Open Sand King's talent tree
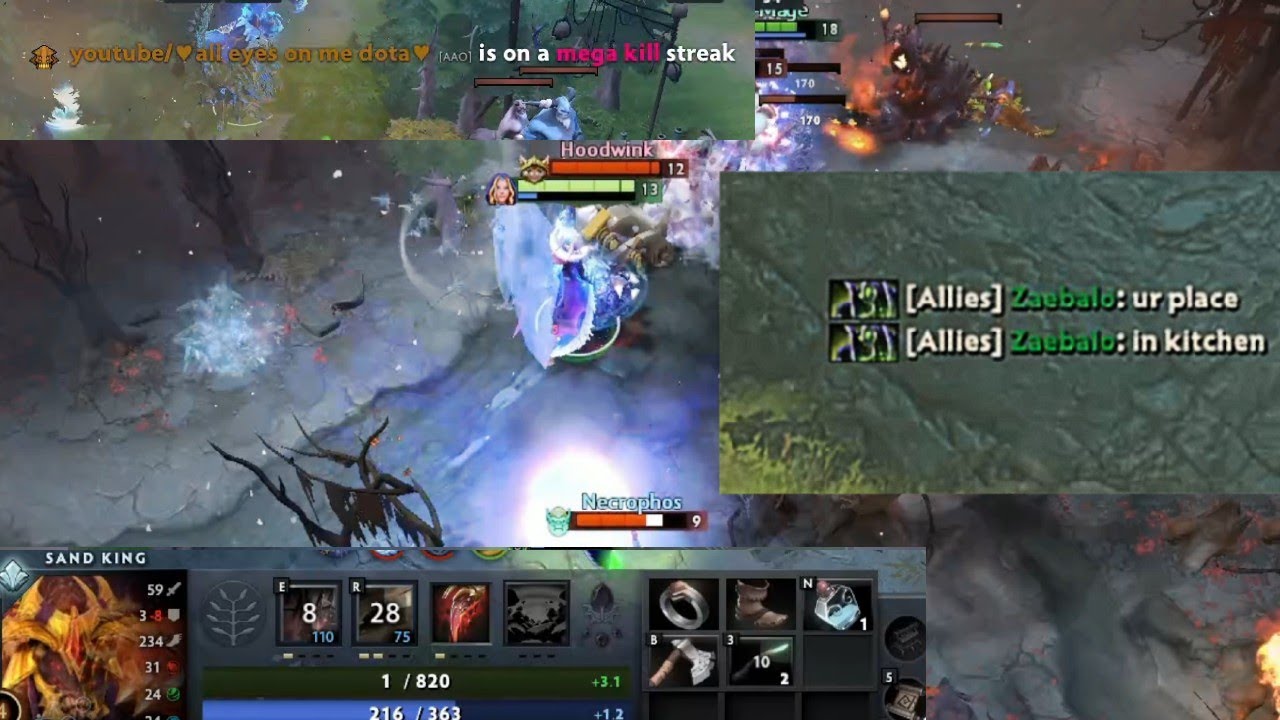This screenshot has width=1280, height=720. pyautogui.click(x=233, y=615)
